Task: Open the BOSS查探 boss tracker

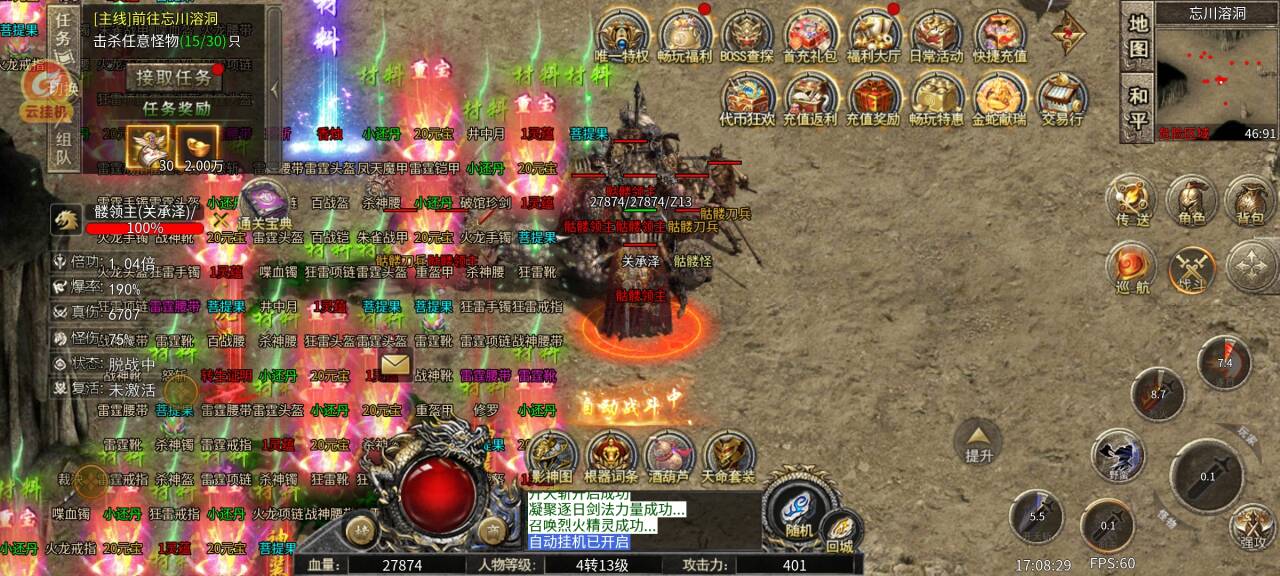Action: (747, 35)
